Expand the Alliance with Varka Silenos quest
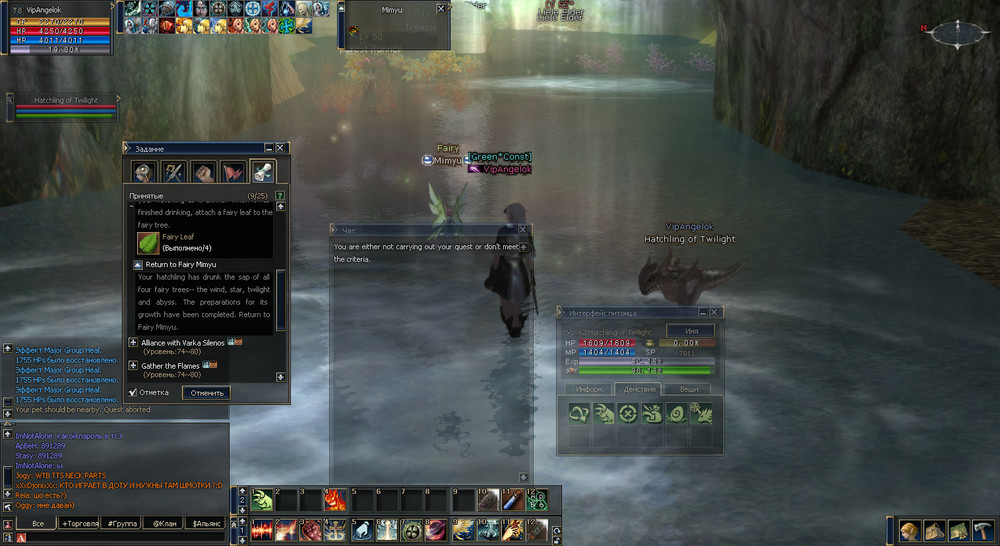 coord(133,343)
